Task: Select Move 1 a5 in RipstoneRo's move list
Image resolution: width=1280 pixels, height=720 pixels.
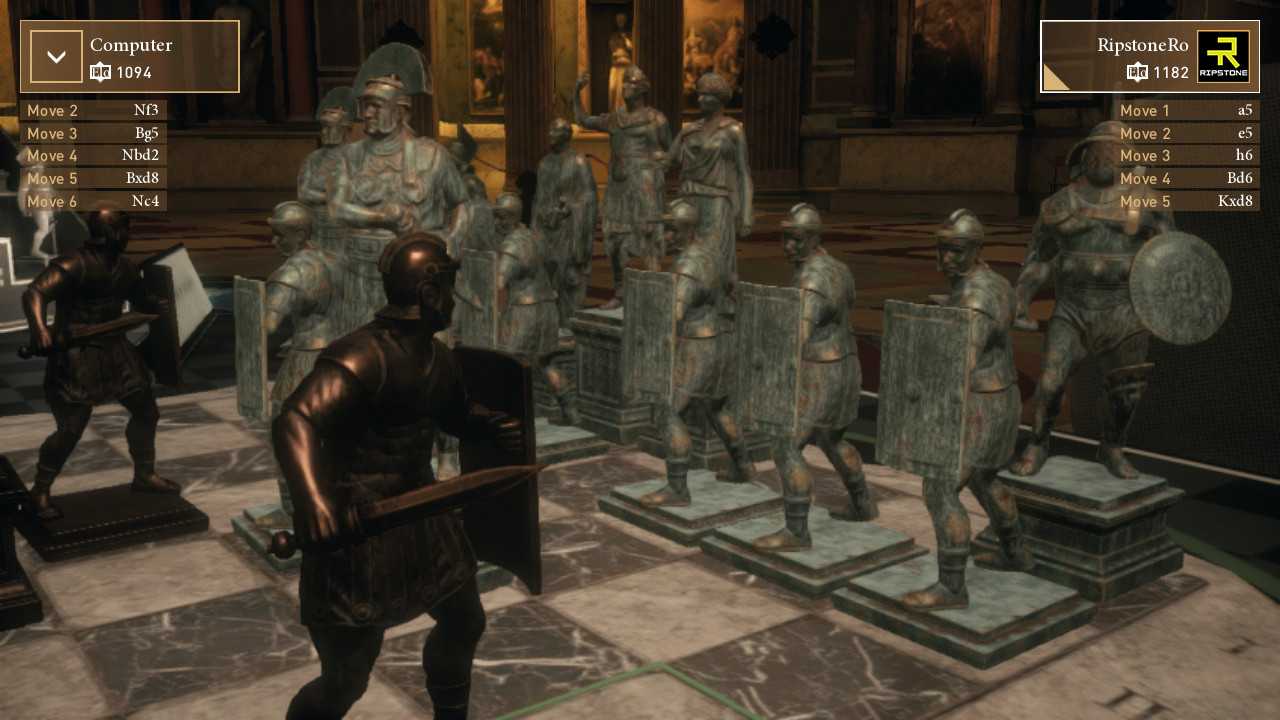Action: tap(1188, 110)
